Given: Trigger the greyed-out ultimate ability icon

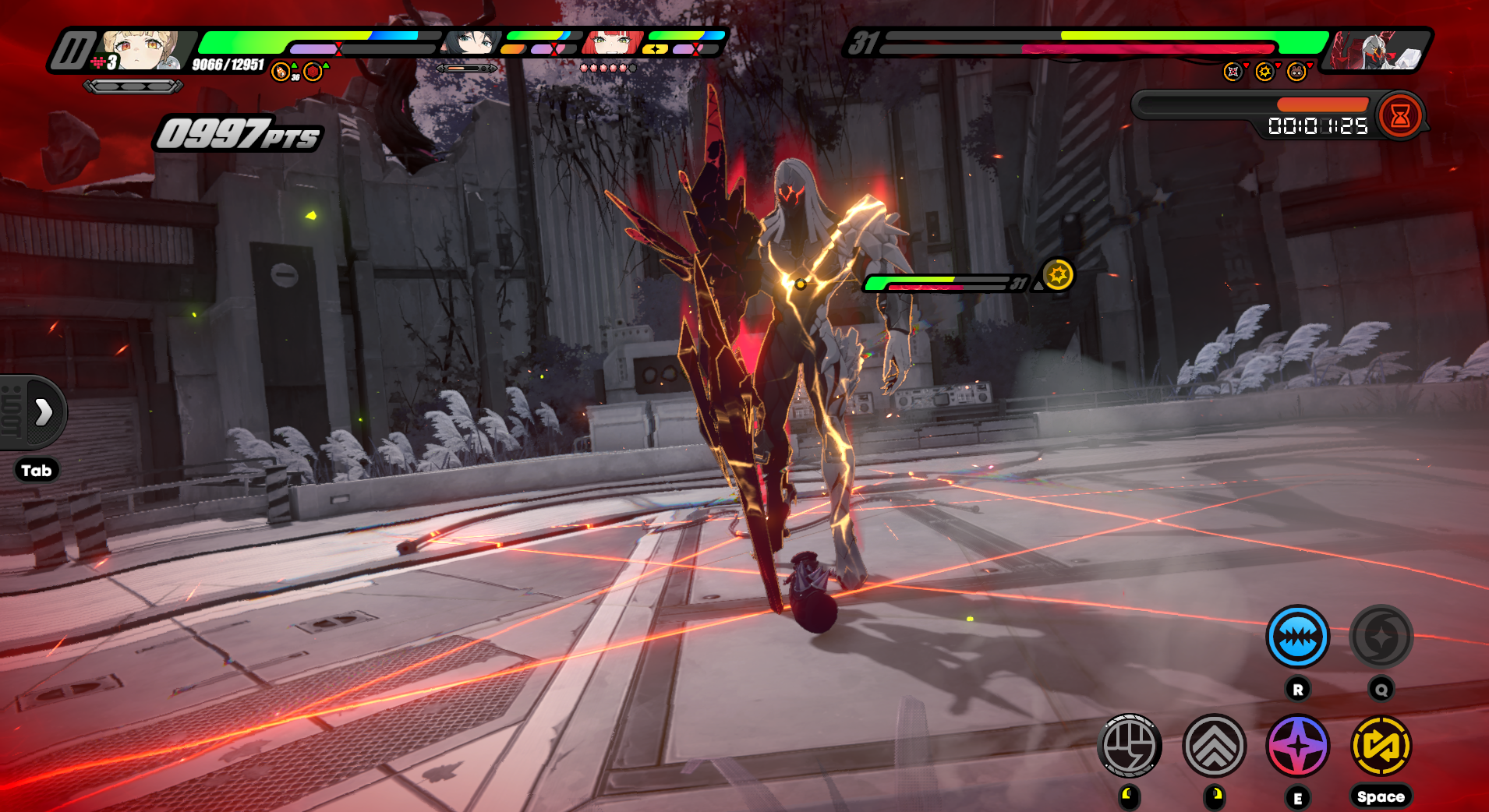Looking at the screenshot, I should pyautogui.click(x=1381, y=637).
